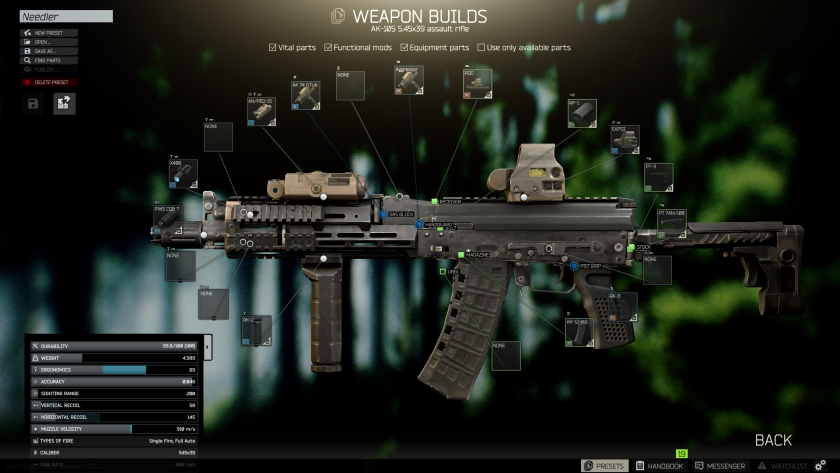Select the EXPS3 sight slot

(625, 140)
